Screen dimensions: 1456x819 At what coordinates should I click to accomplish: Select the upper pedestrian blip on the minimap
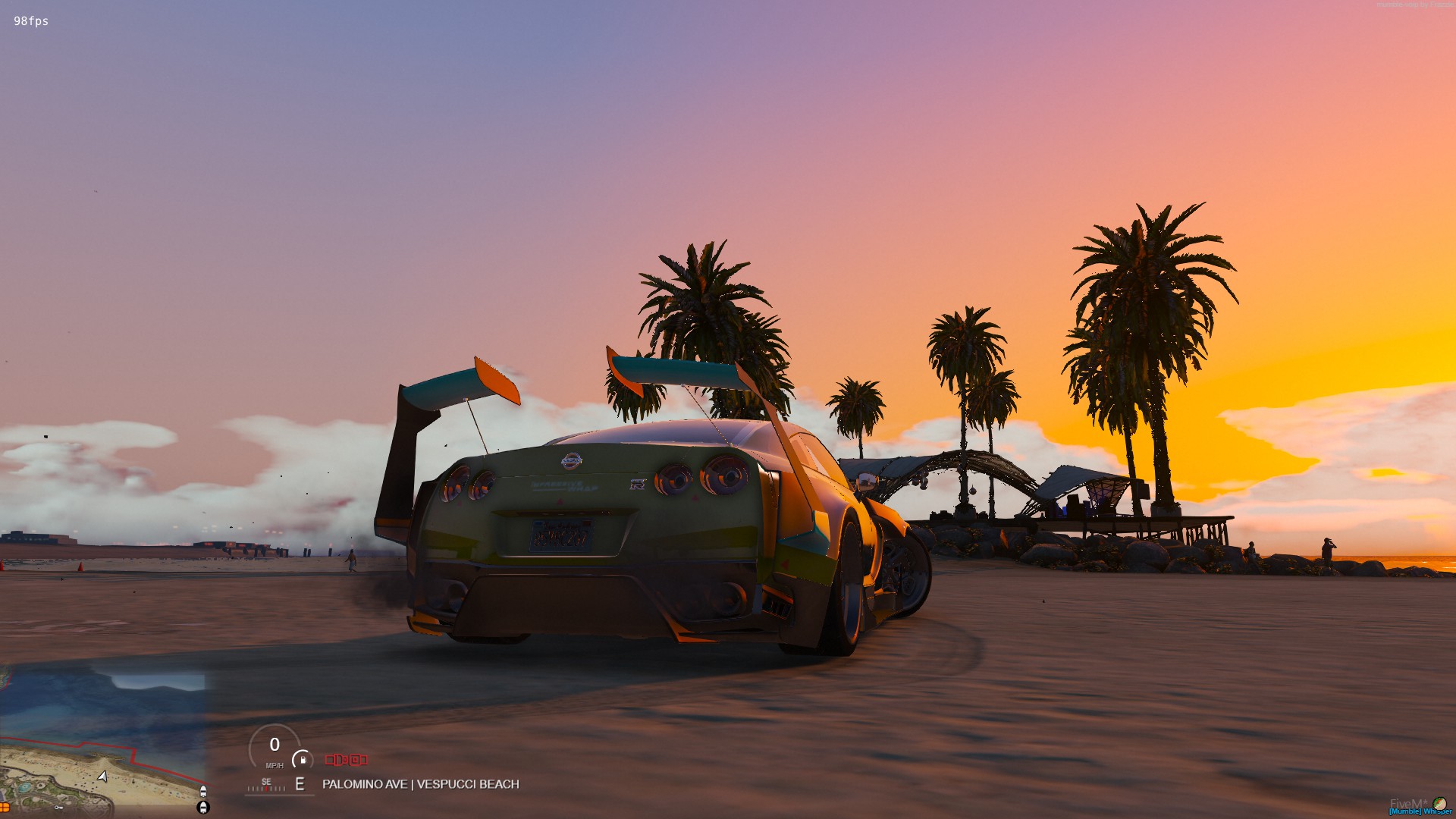(203, 791)
